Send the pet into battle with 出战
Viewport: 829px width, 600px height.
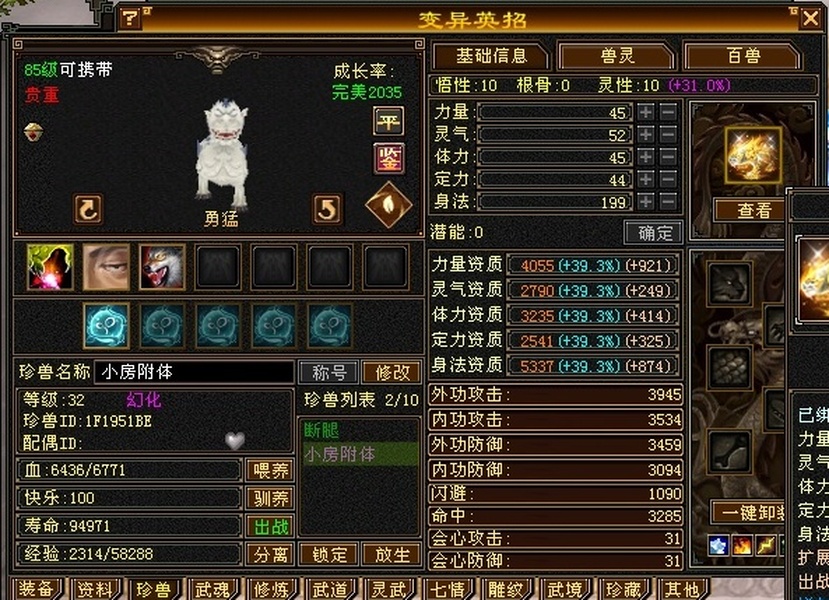click(269, 526)
